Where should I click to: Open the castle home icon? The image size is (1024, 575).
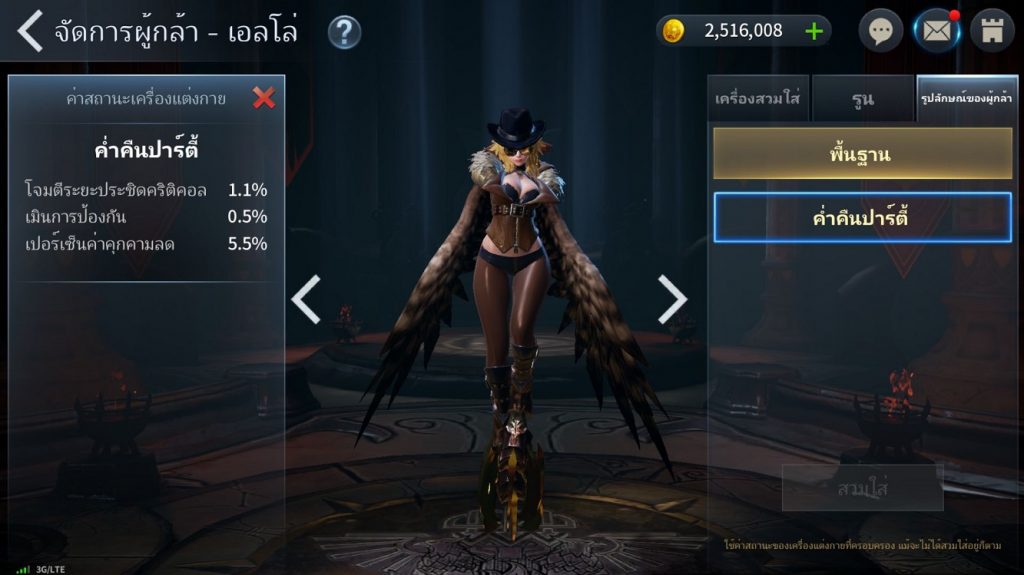coord(991,31)
